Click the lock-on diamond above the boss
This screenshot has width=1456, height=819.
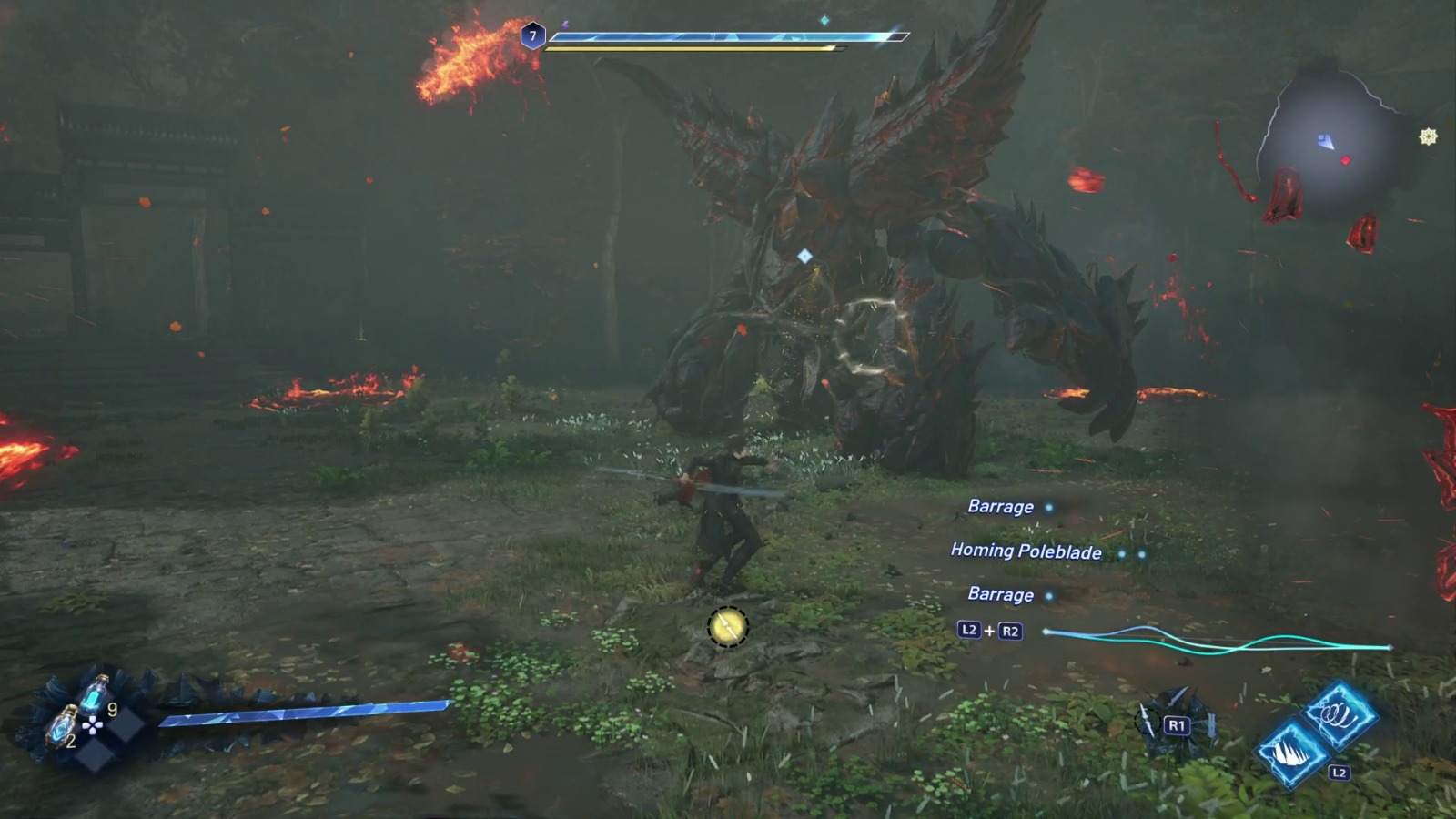804,255
